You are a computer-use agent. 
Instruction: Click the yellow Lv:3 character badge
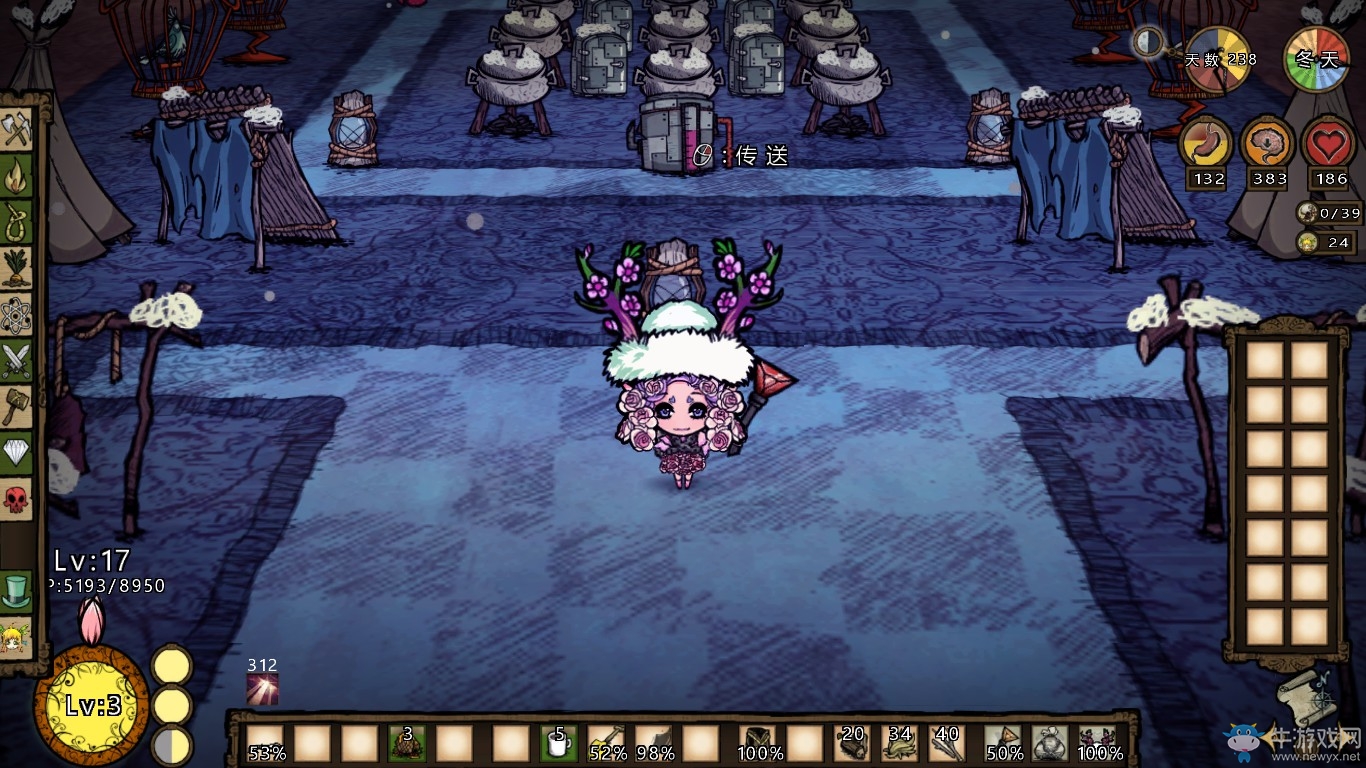point(92,705)
